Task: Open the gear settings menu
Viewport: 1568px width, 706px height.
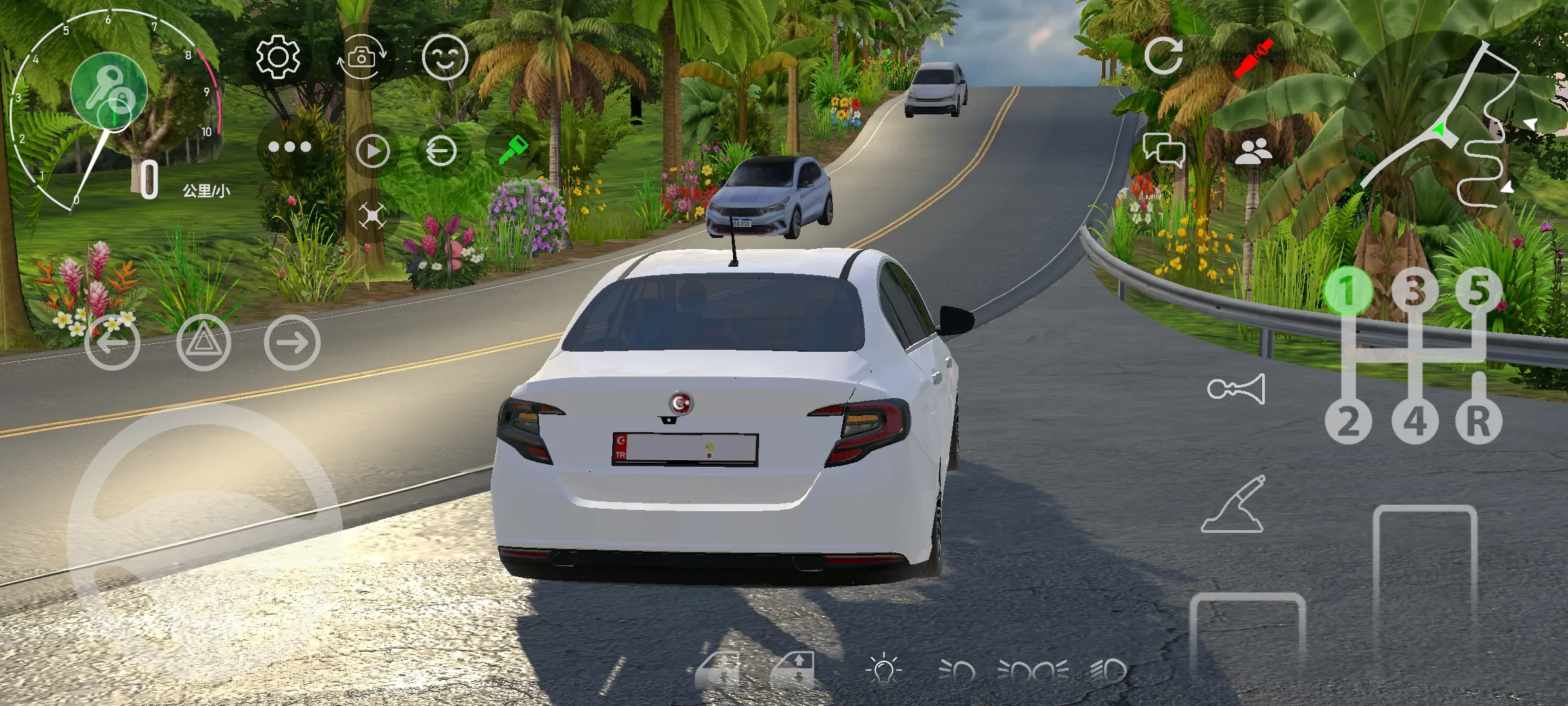Action: pyautogui.click(x=278, y=57)
